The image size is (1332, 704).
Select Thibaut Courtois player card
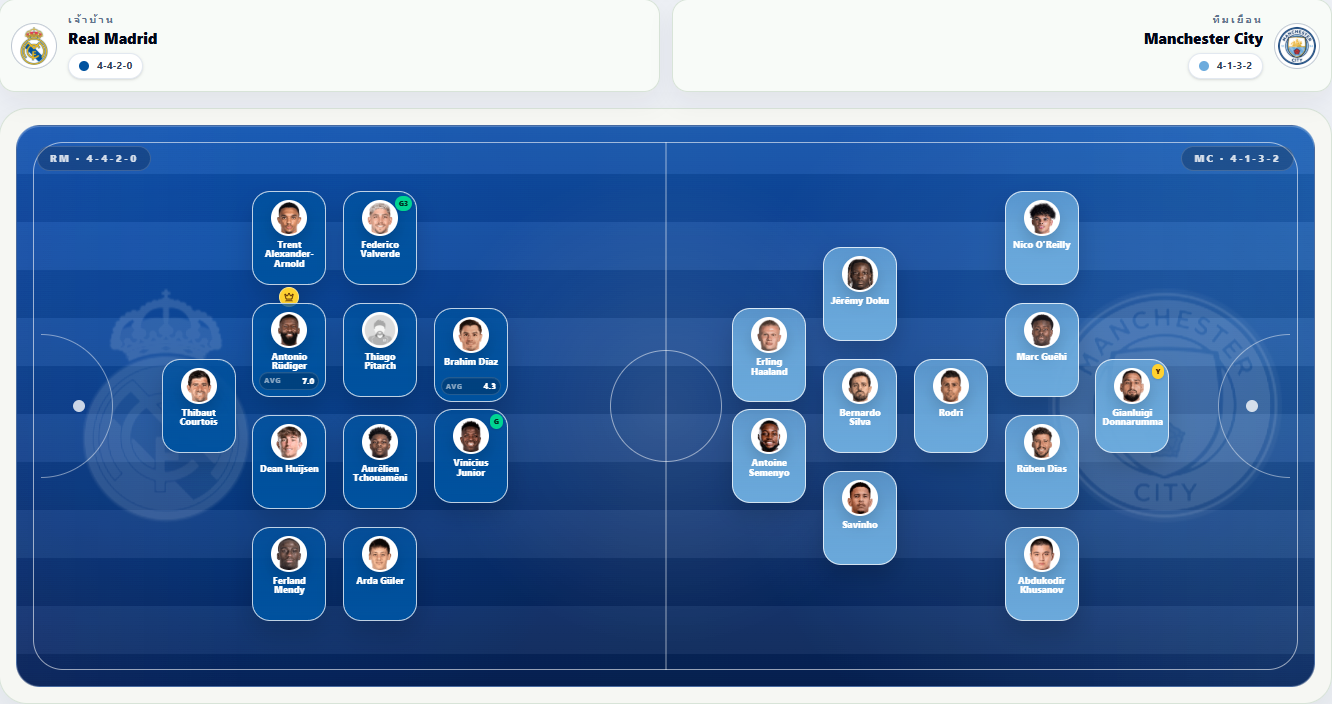tap(199, 405)
